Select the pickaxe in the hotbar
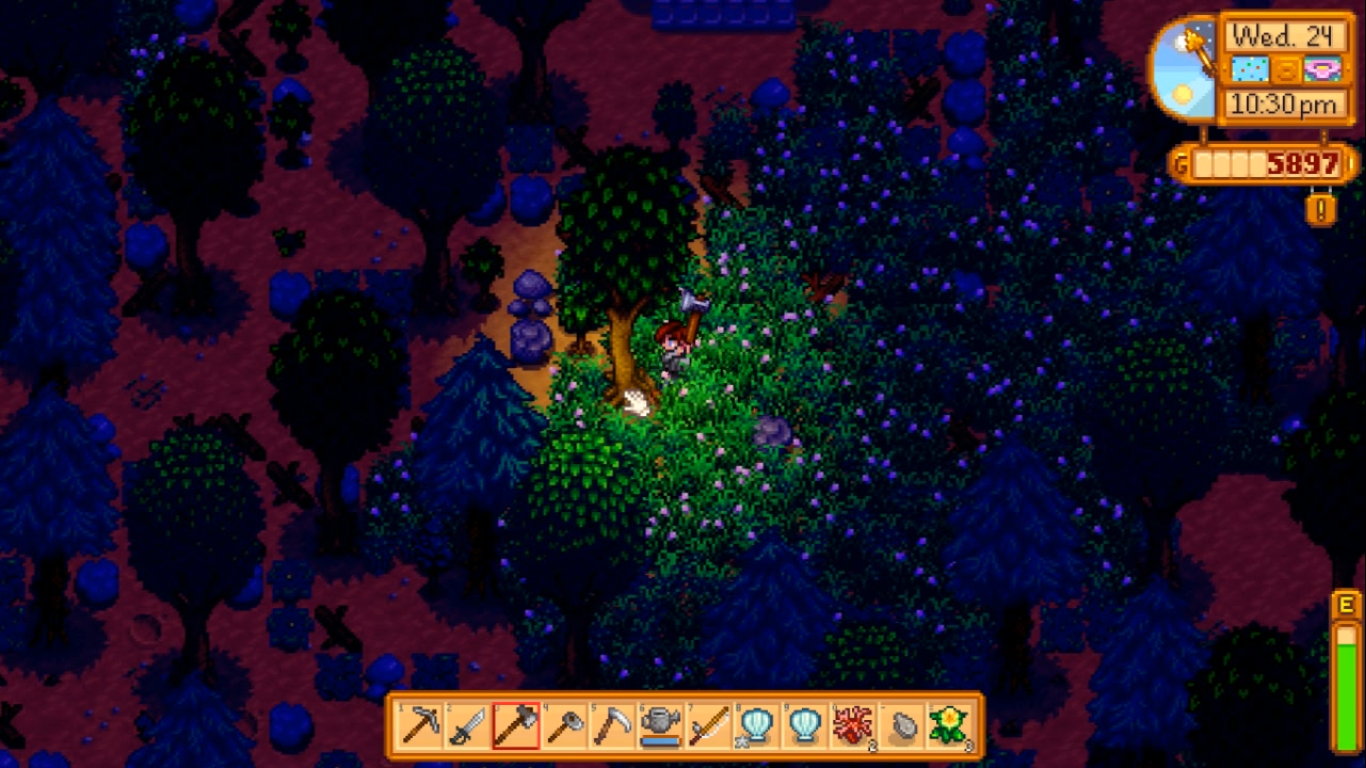 (420, 726)
